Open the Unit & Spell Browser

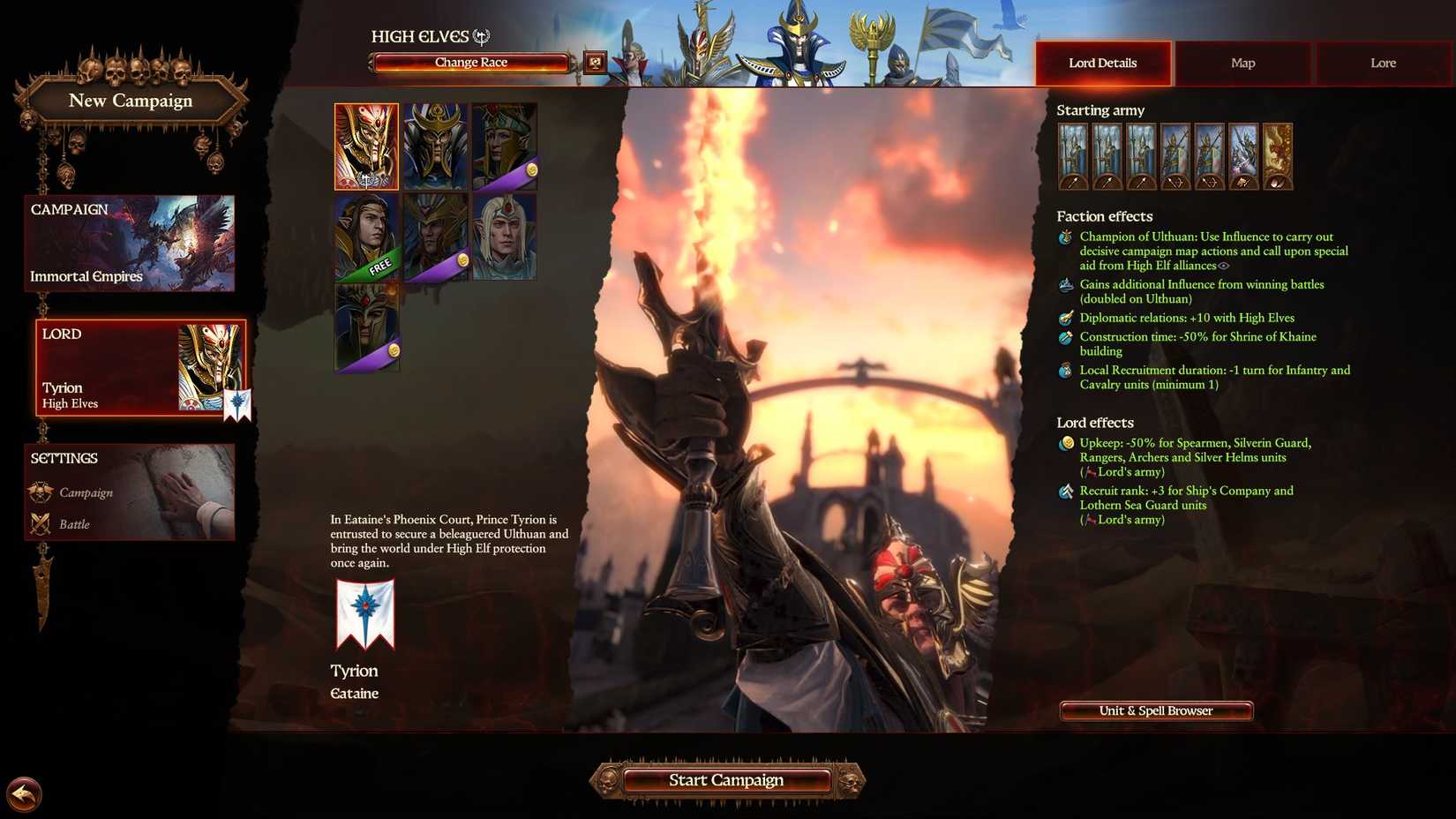pyautogui.click(x=1155, y=710)
